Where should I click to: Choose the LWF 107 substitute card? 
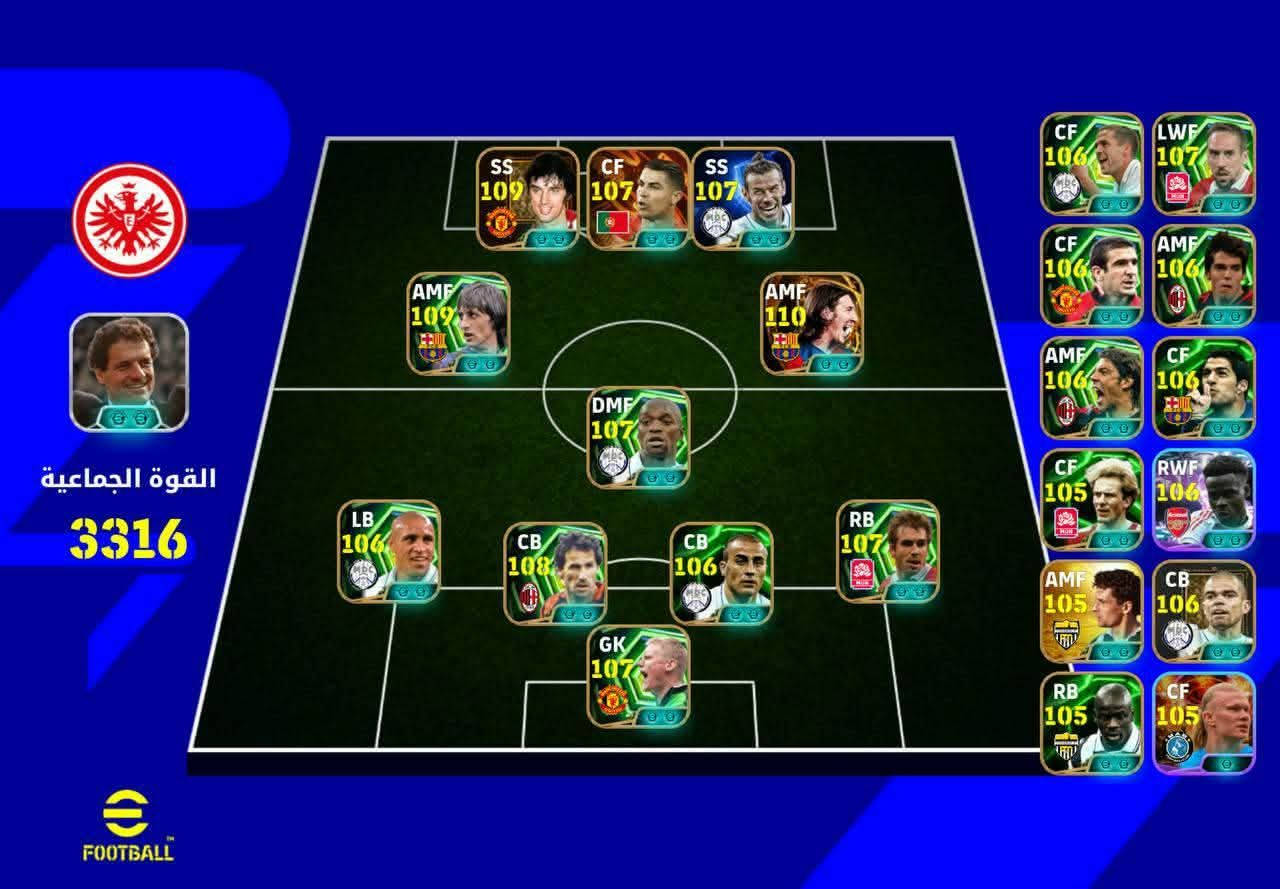[1203, 163]
